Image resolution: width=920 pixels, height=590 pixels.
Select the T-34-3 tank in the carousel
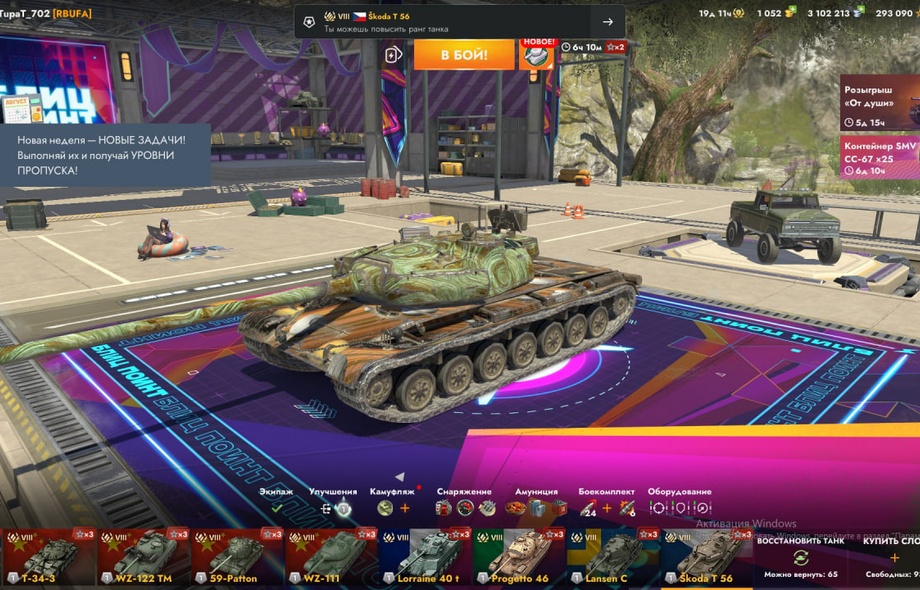pyautogui.click(x=48, y=556)
